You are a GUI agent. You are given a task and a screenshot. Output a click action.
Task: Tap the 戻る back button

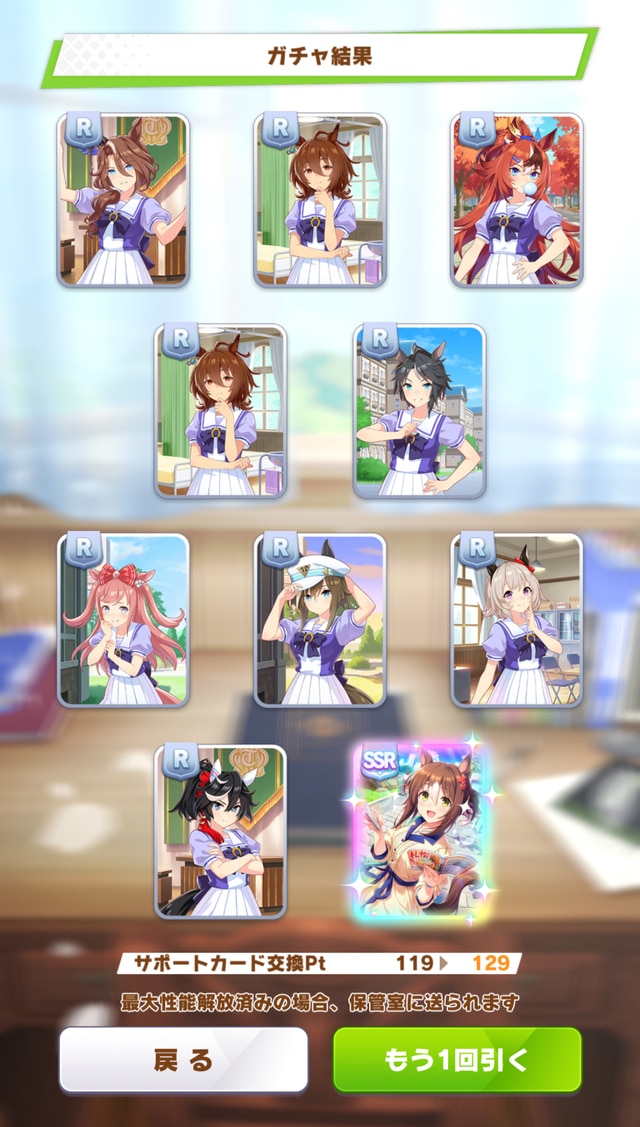pos(183,1060)
